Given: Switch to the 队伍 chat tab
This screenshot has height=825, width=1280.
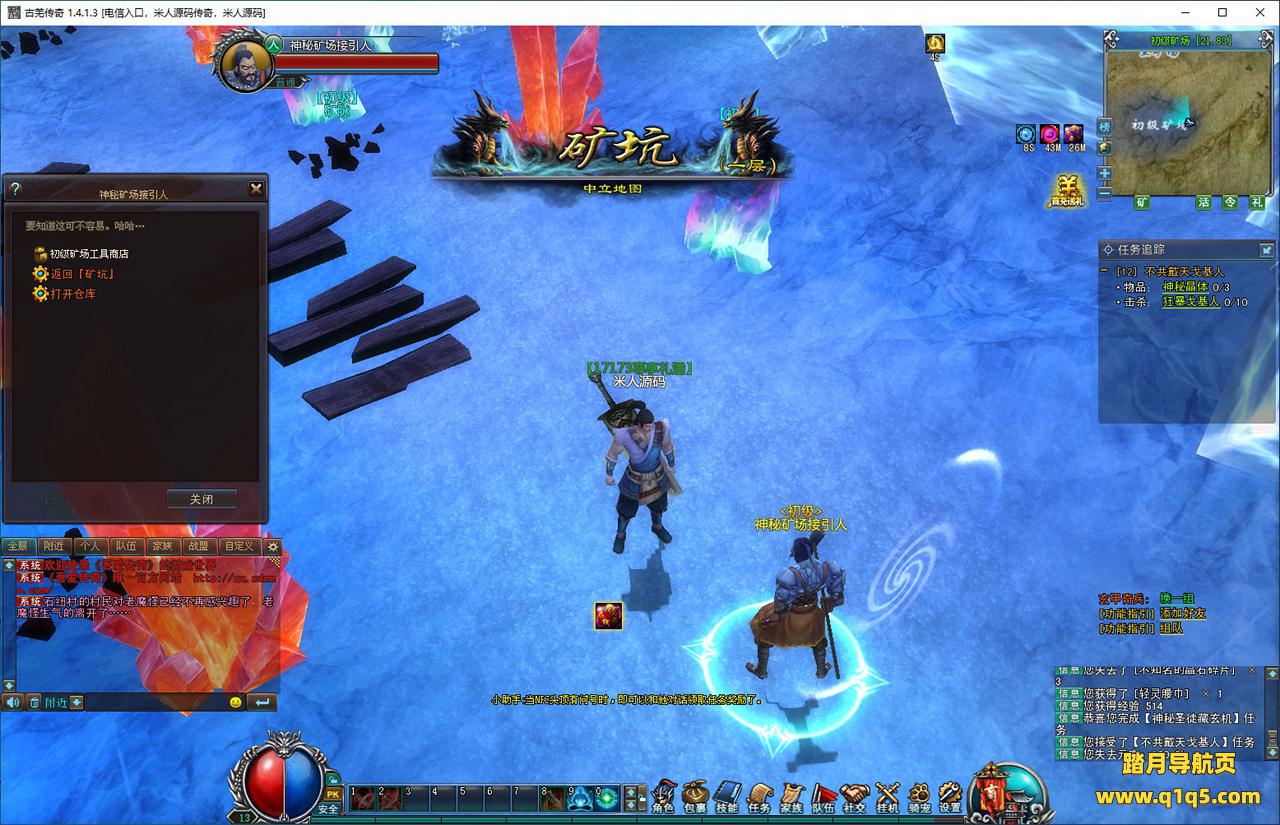Looking at the screenshot, I should (x=126, y=546).
